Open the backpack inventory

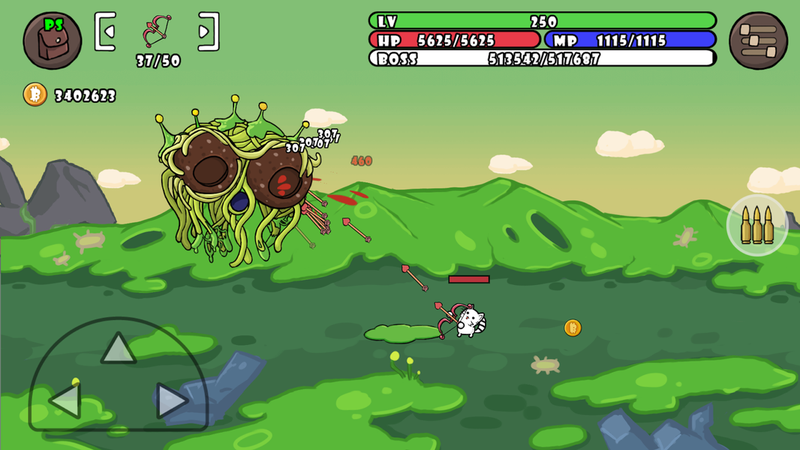(x=52, y=41)
